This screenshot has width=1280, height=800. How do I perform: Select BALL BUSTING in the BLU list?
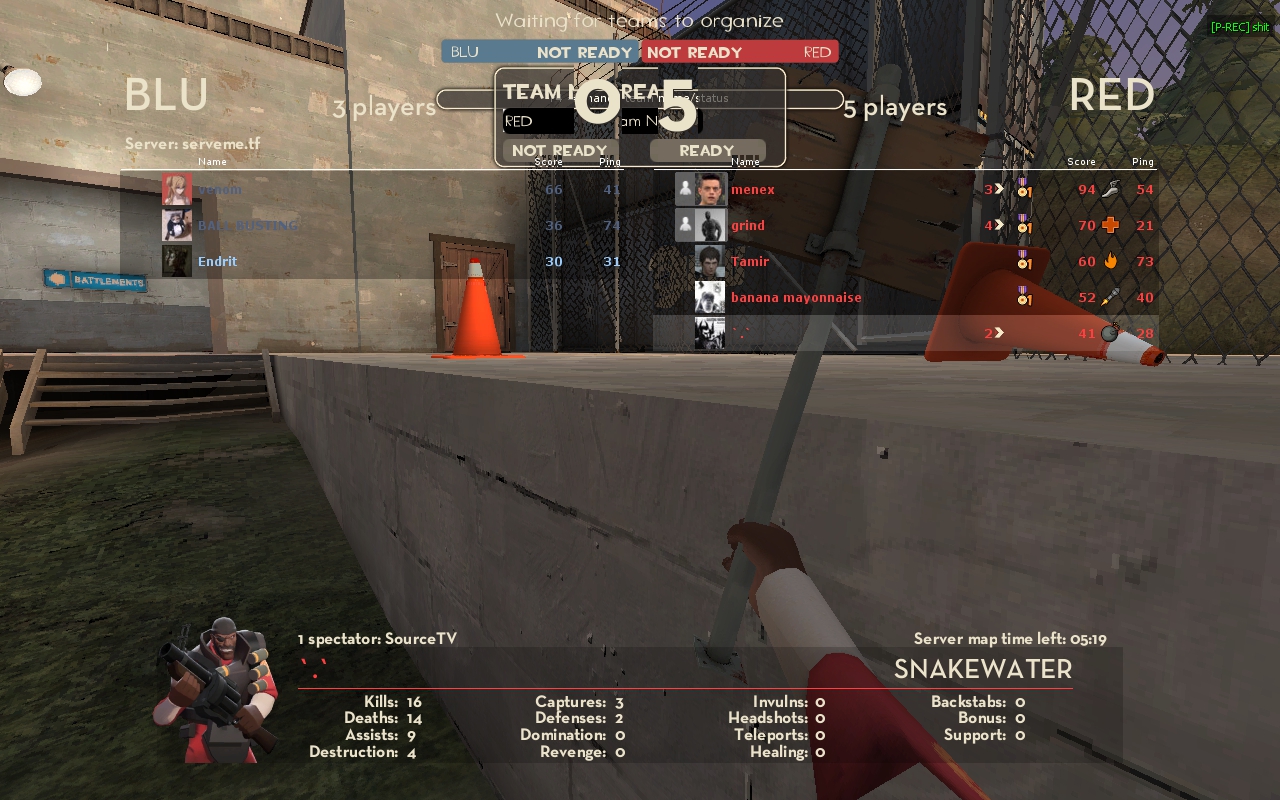[247, 225]
